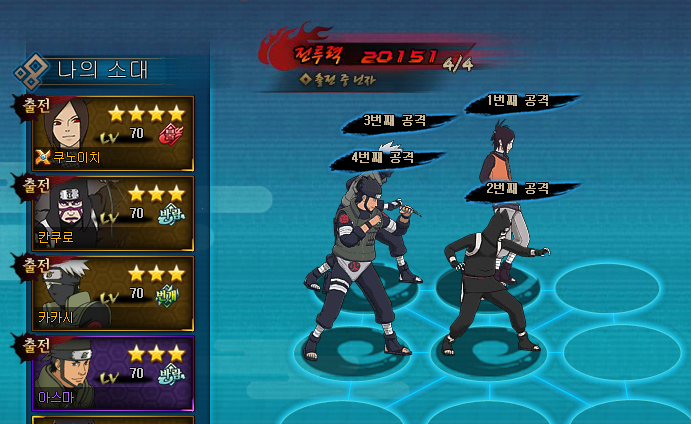Pick the 카카시 card in squad list
The width and height of the screenshot is (691, 424).
[x=112, y=293]
